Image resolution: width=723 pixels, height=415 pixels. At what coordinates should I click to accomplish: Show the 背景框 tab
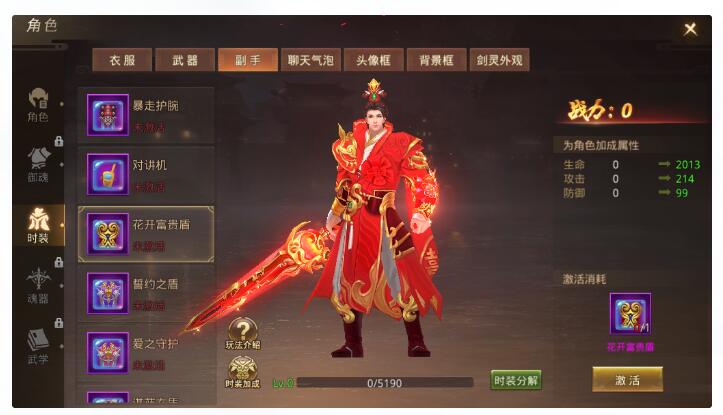pyautogui.click(x=435, y=60)
